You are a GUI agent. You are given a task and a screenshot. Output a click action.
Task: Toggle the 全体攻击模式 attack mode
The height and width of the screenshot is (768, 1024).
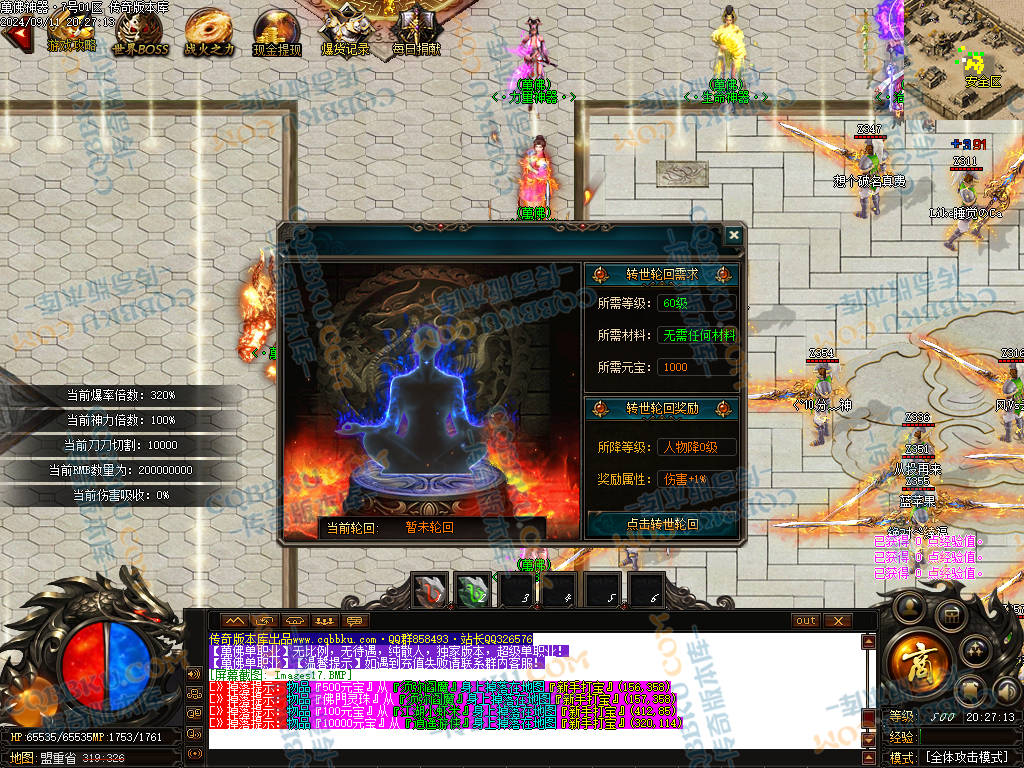pyautogui.click(x=965, y=758)
